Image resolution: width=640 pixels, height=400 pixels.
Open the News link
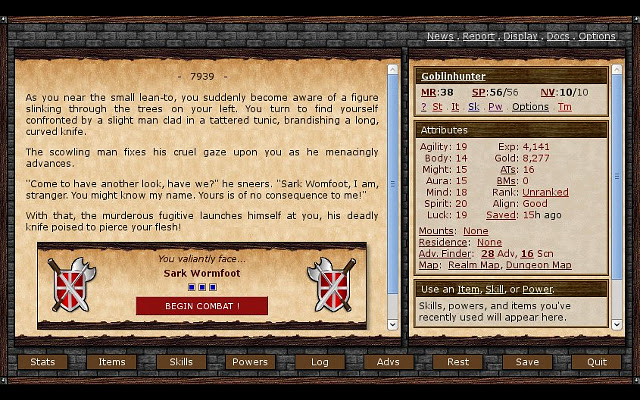440,36
